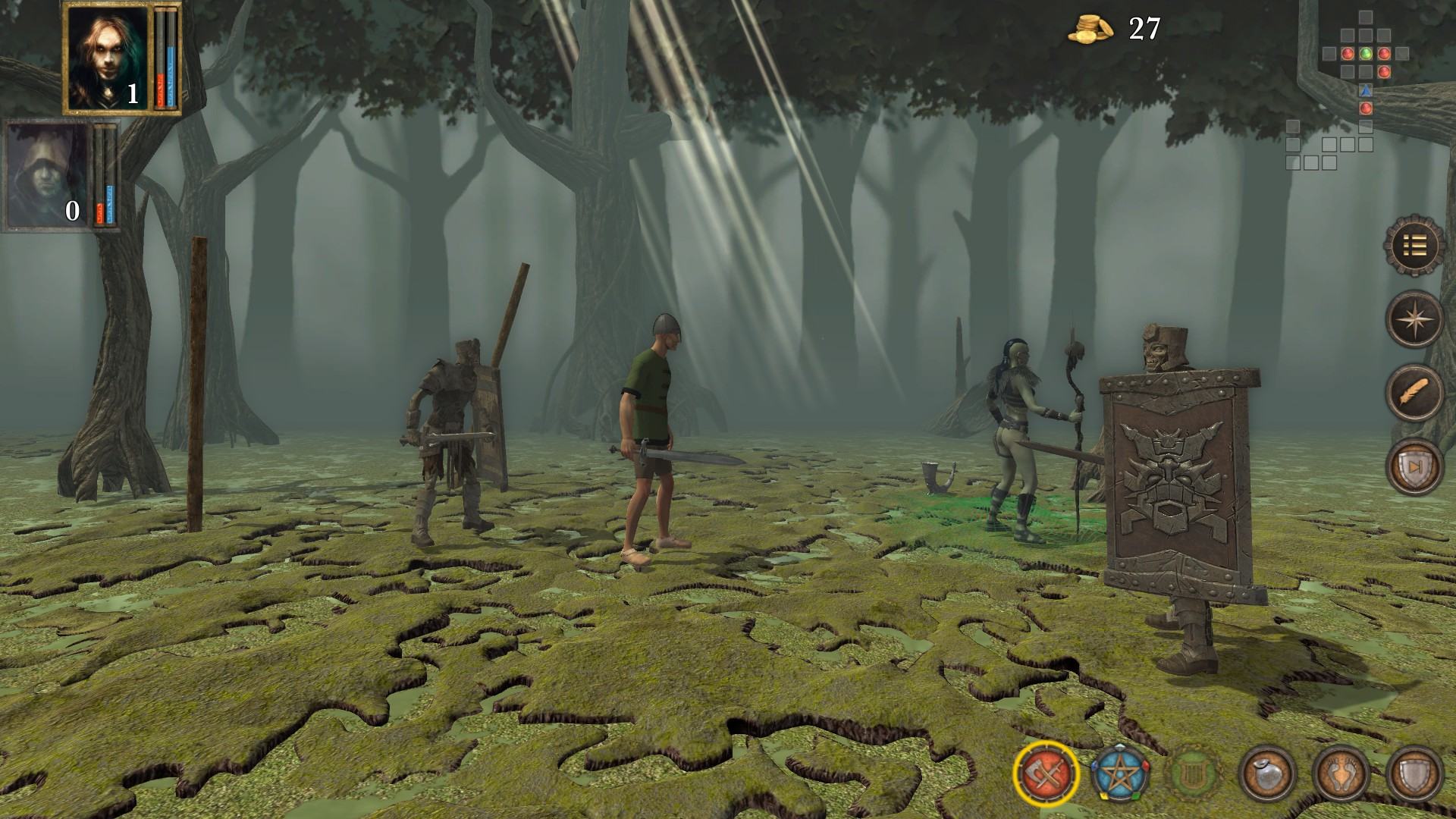The width and height of the screenshot is (1456, 819).
Task: Click the green orb on the minimap
Action: 1366,54
